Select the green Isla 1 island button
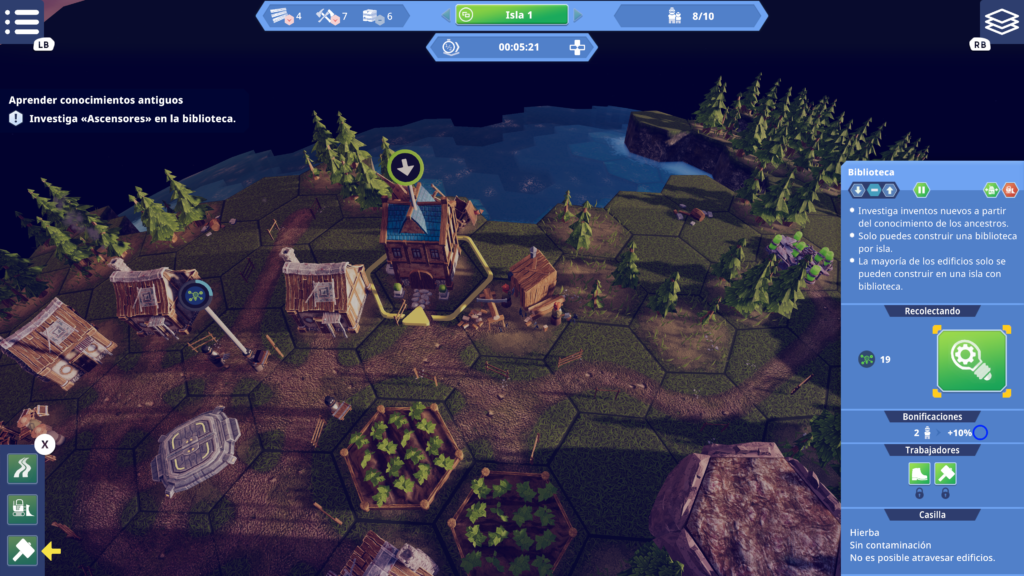Image resolution: width=1024 pixels, height=576 pixels. 512,15
